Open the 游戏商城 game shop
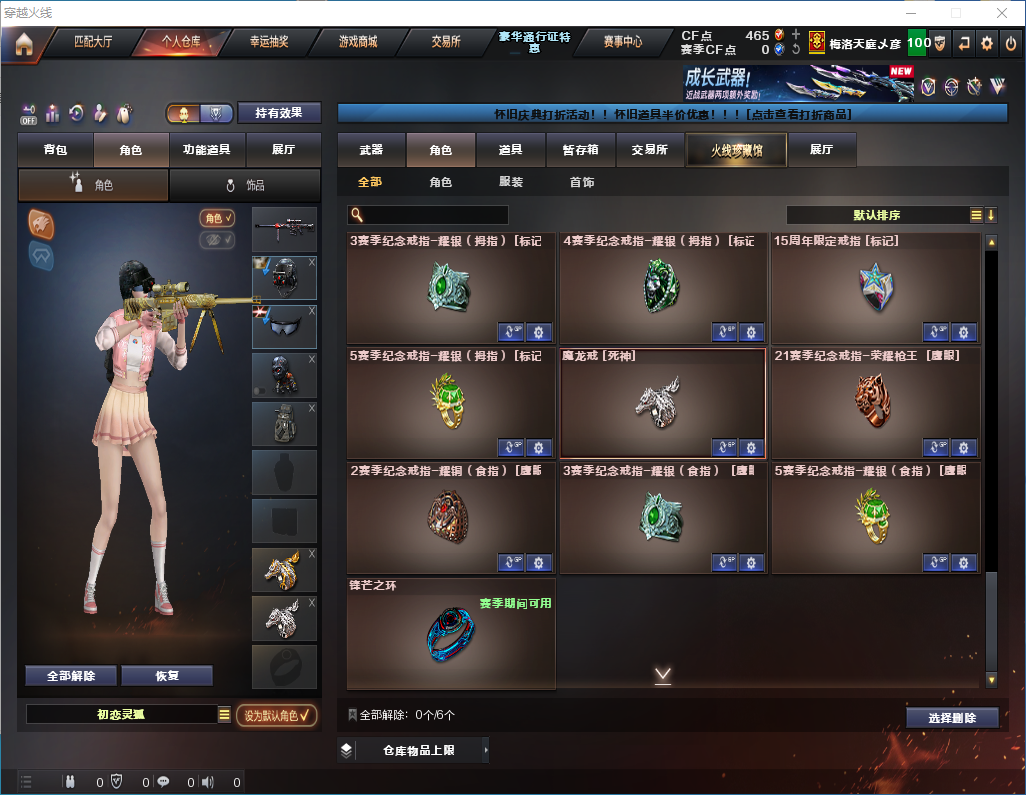1026x795 pixels. coord(357,42)
